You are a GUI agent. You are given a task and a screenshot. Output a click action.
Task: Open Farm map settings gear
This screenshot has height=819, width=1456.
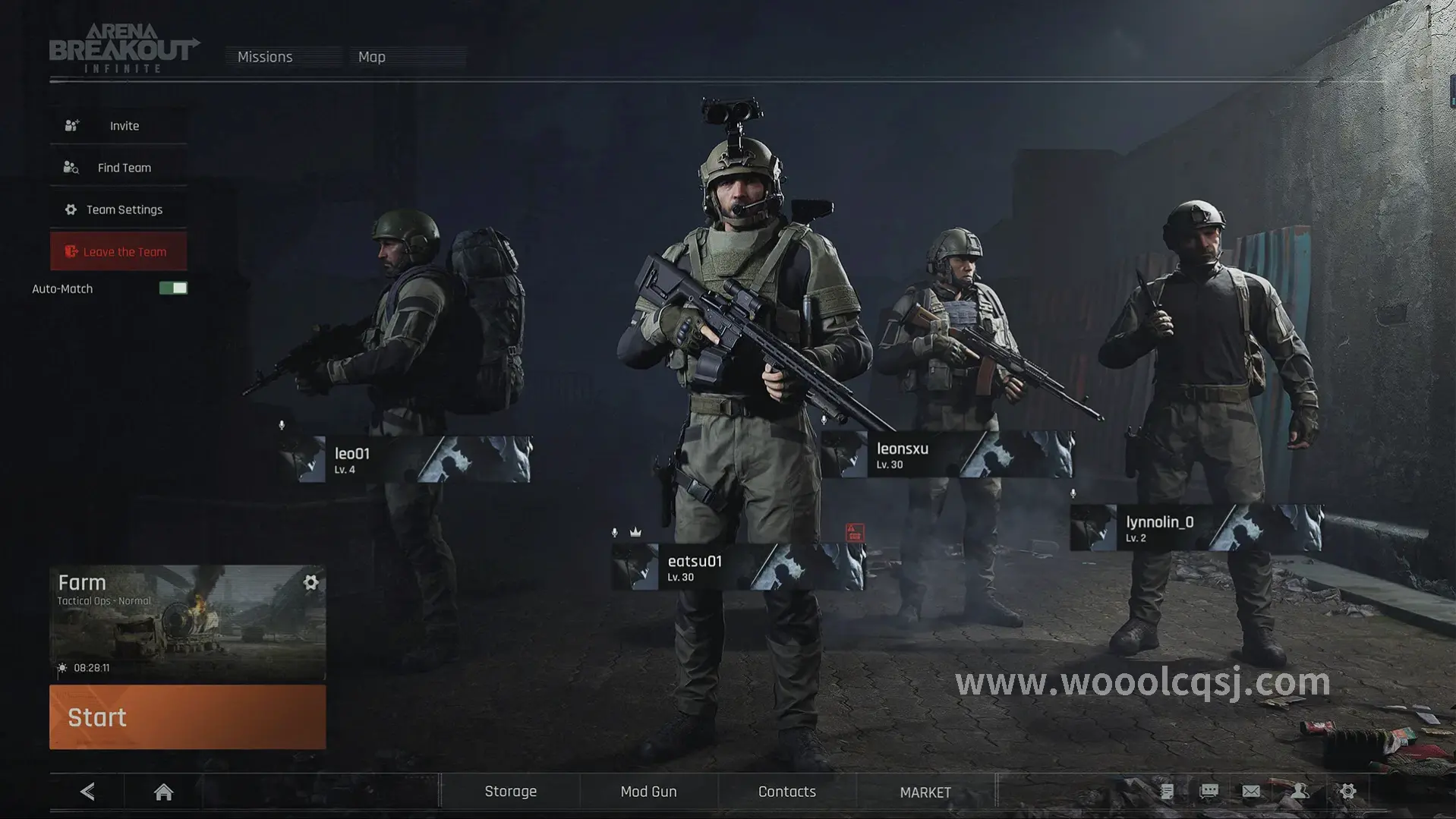310,582
